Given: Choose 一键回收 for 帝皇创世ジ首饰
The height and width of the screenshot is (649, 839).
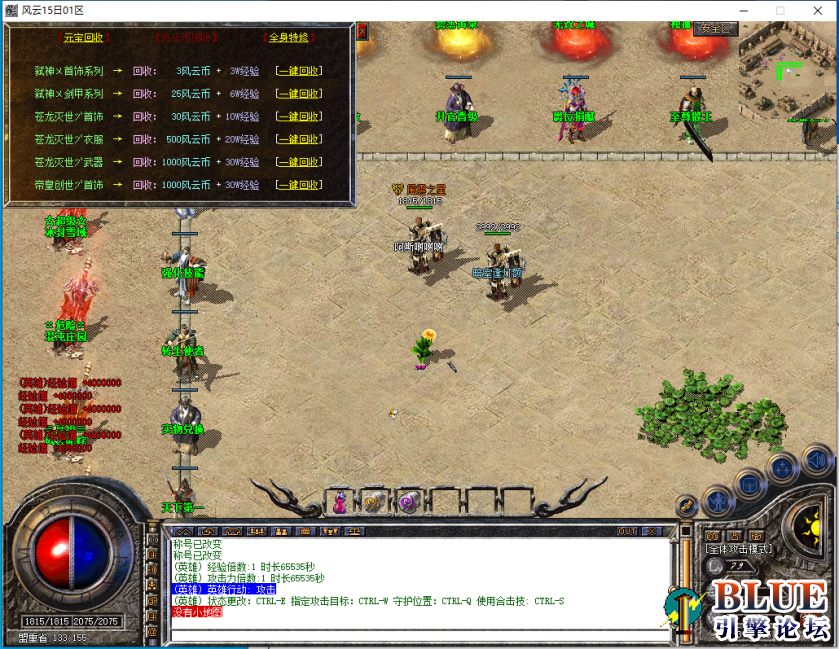Looking at the screenshot, I should point(299,185).
